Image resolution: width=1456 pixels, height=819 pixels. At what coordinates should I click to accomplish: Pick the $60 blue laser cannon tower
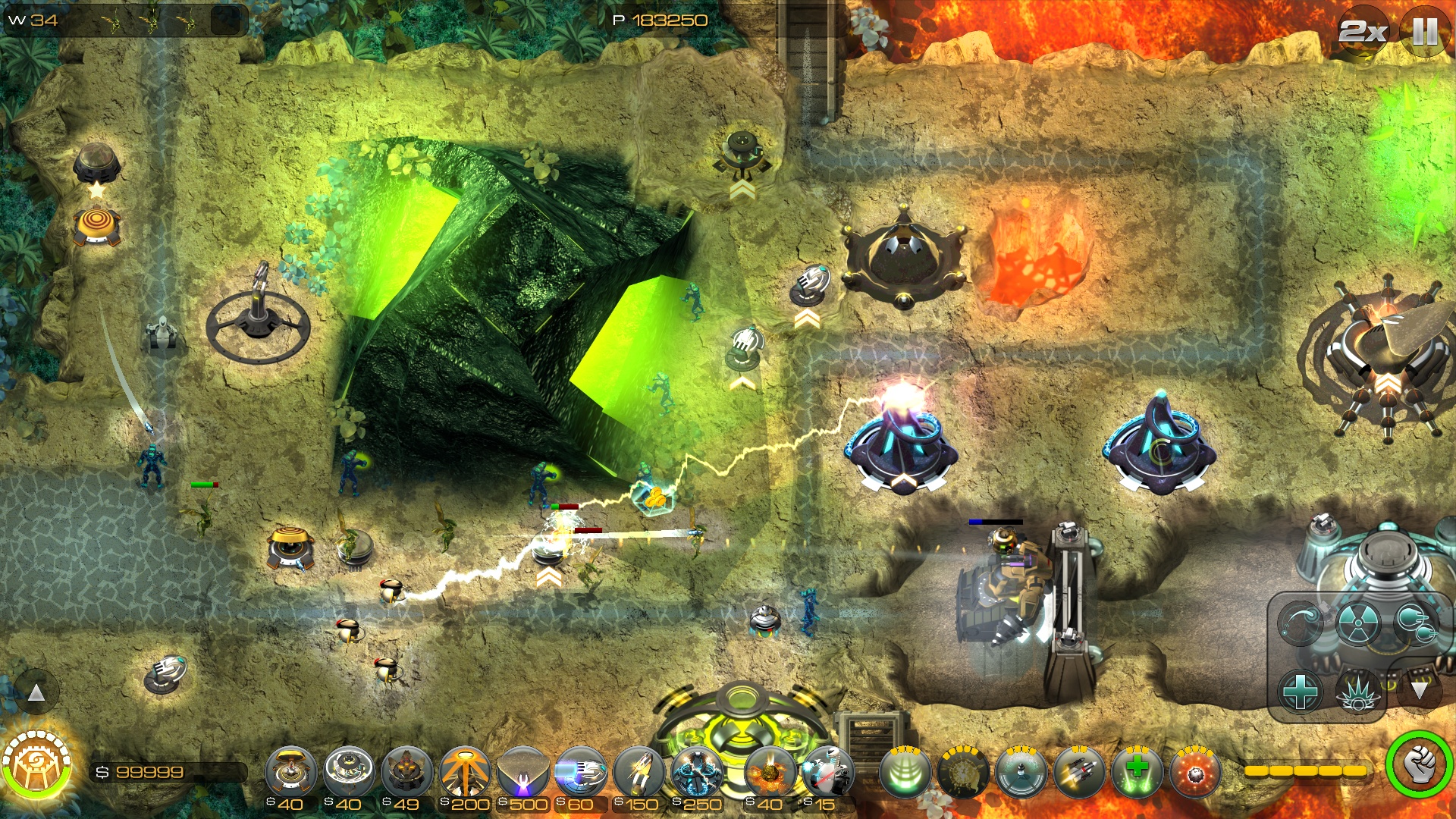coord(581,773)
